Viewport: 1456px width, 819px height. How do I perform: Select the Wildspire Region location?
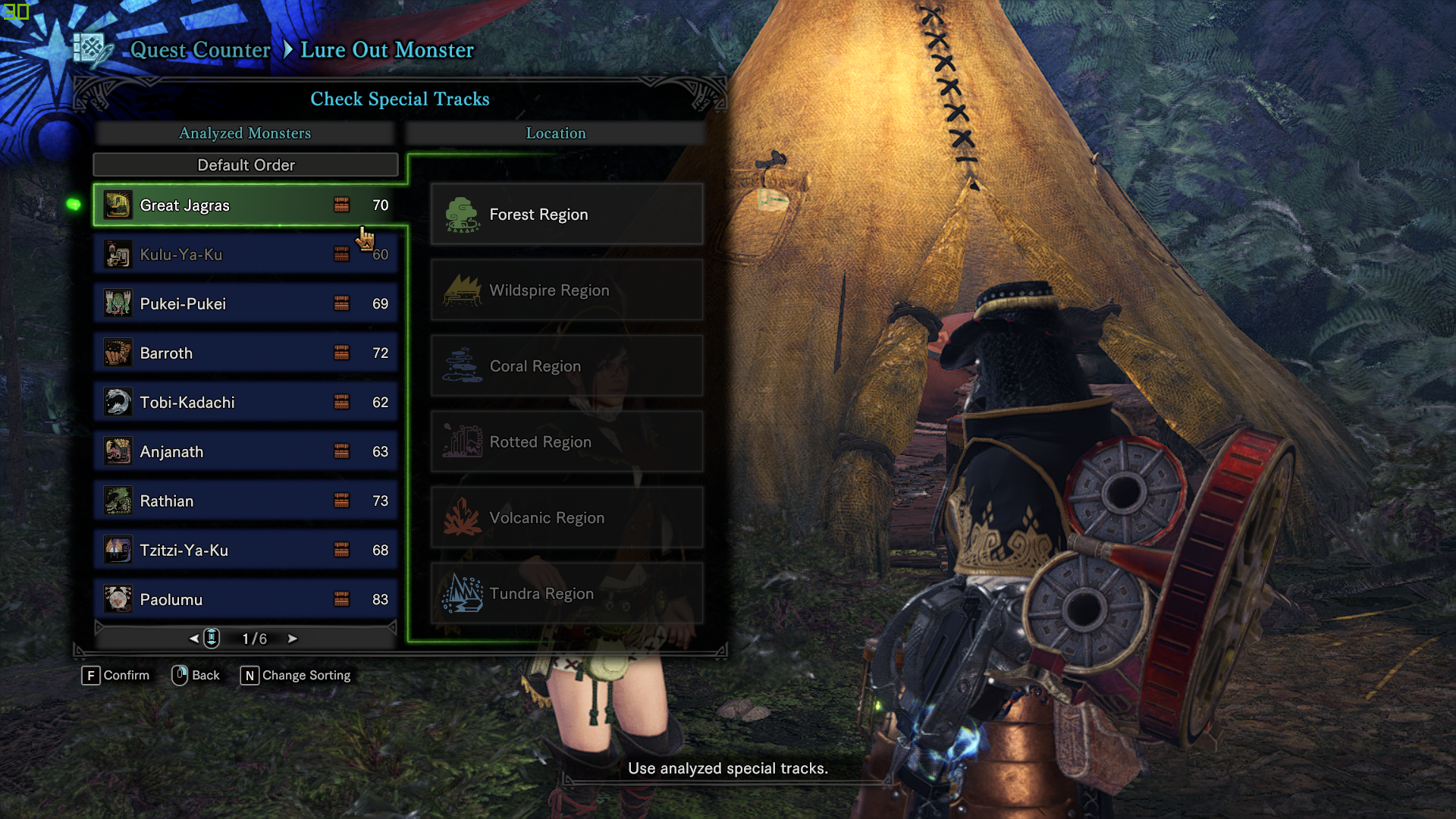pos(566,290)
